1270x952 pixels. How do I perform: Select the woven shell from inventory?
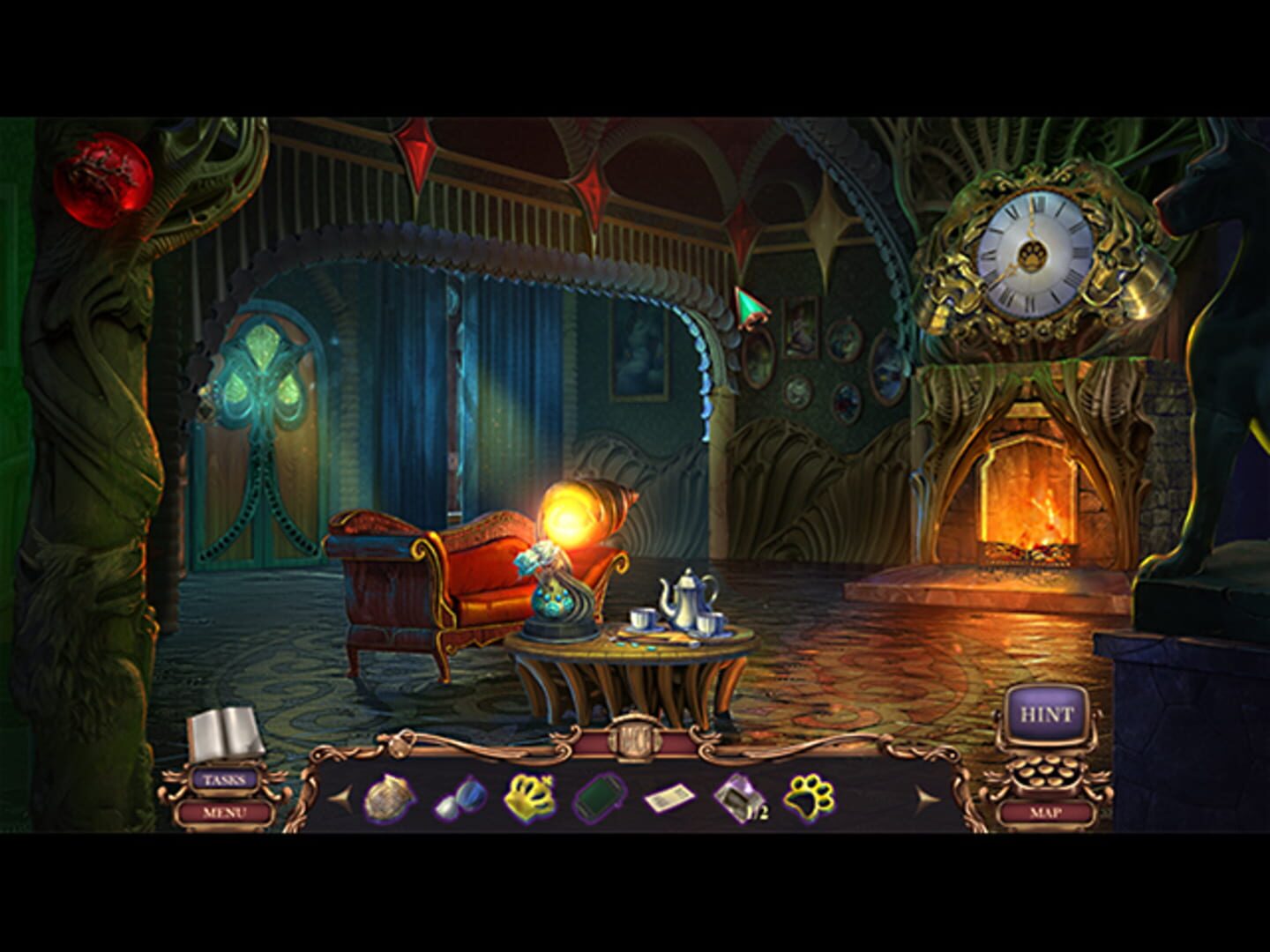click(x=391, y=798)
